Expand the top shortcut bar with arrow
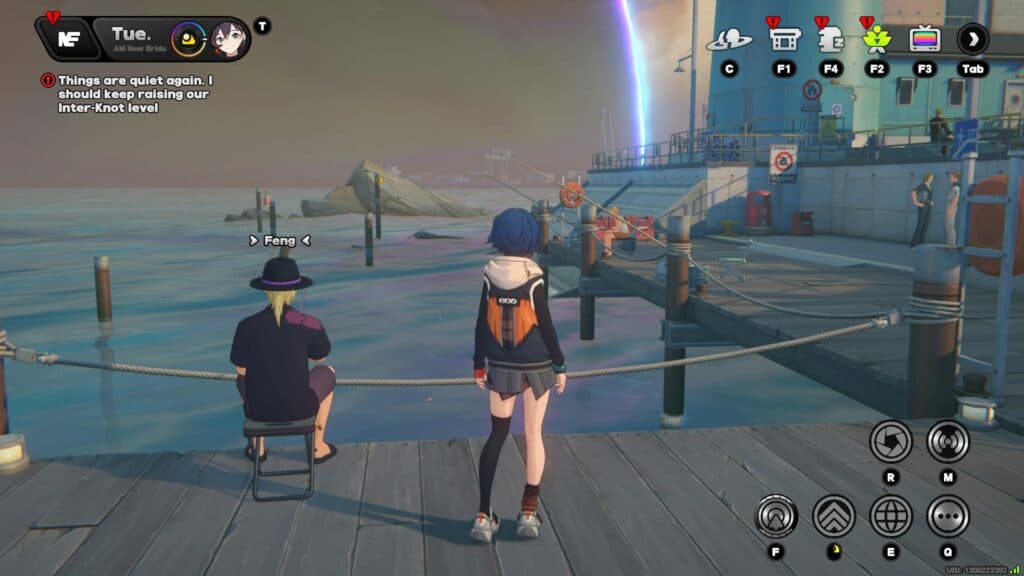The width and height of the screenshot is (1024, 576). tap(972, 40)
